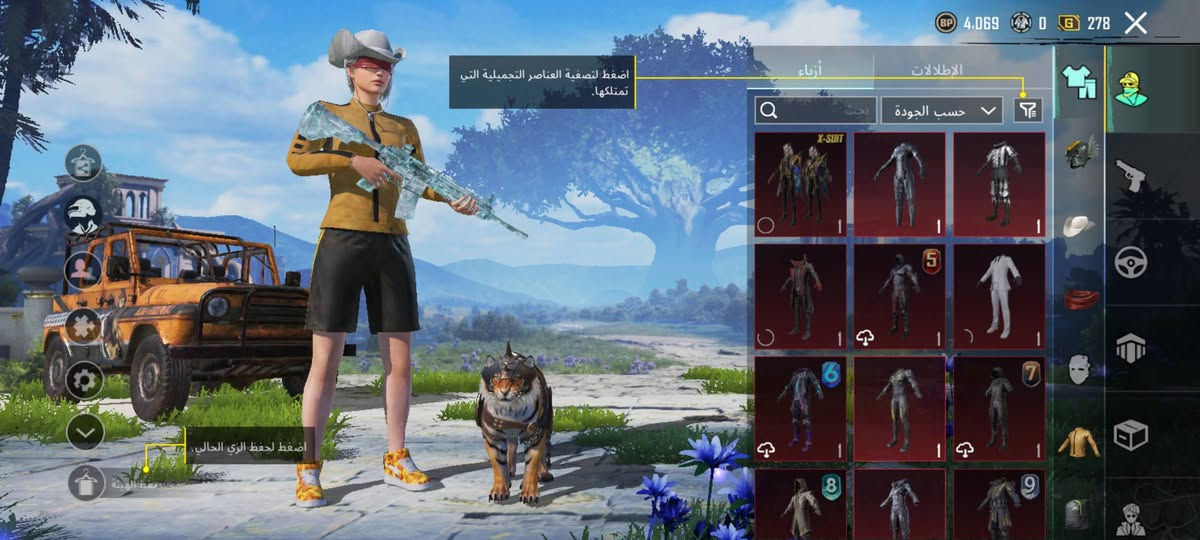Open the crate box section
This screenshot has width=1200, height=540.
(1131, 435)
